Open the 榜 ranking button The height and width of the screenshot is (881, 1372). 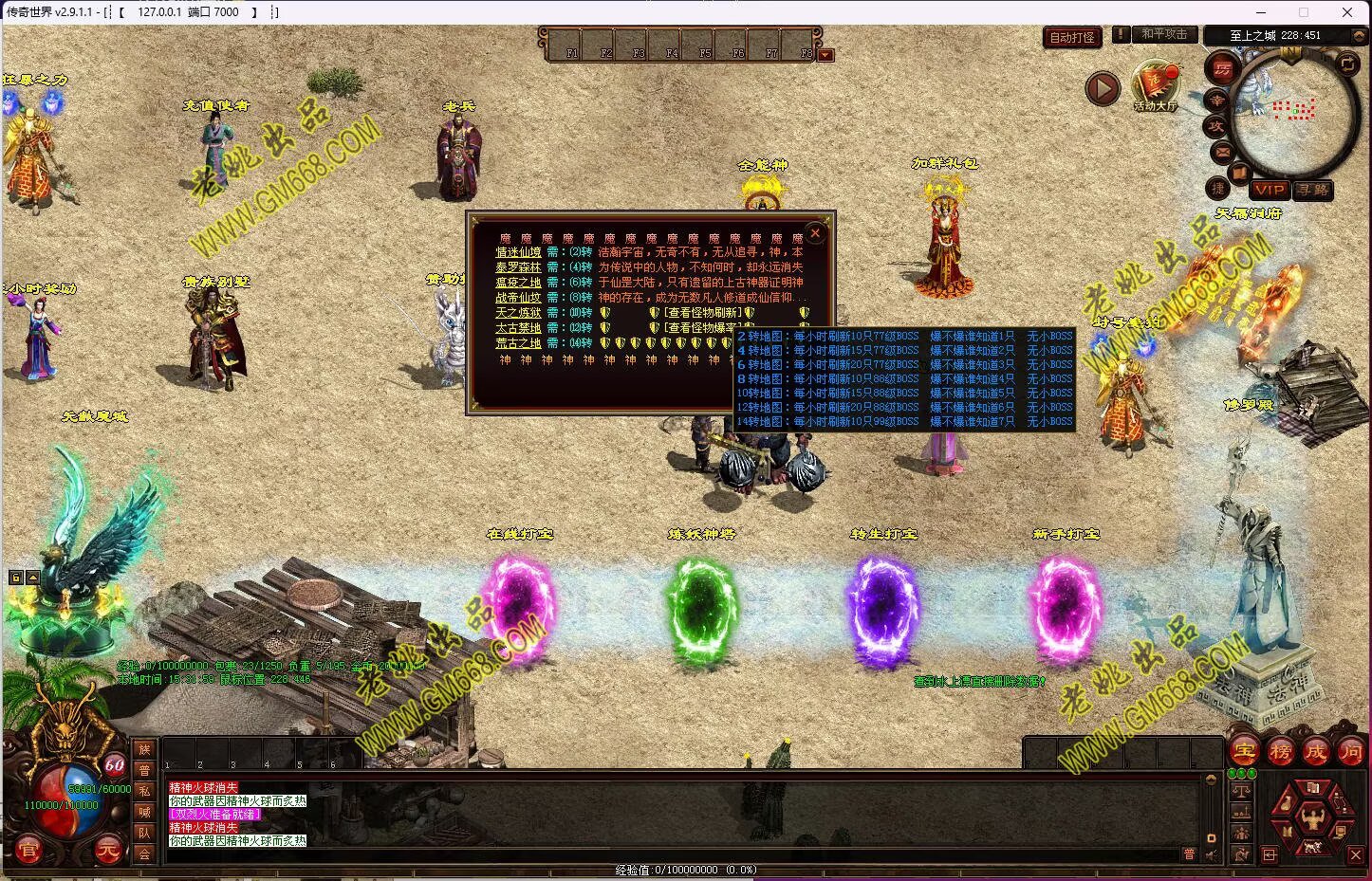coord(1280,751)
